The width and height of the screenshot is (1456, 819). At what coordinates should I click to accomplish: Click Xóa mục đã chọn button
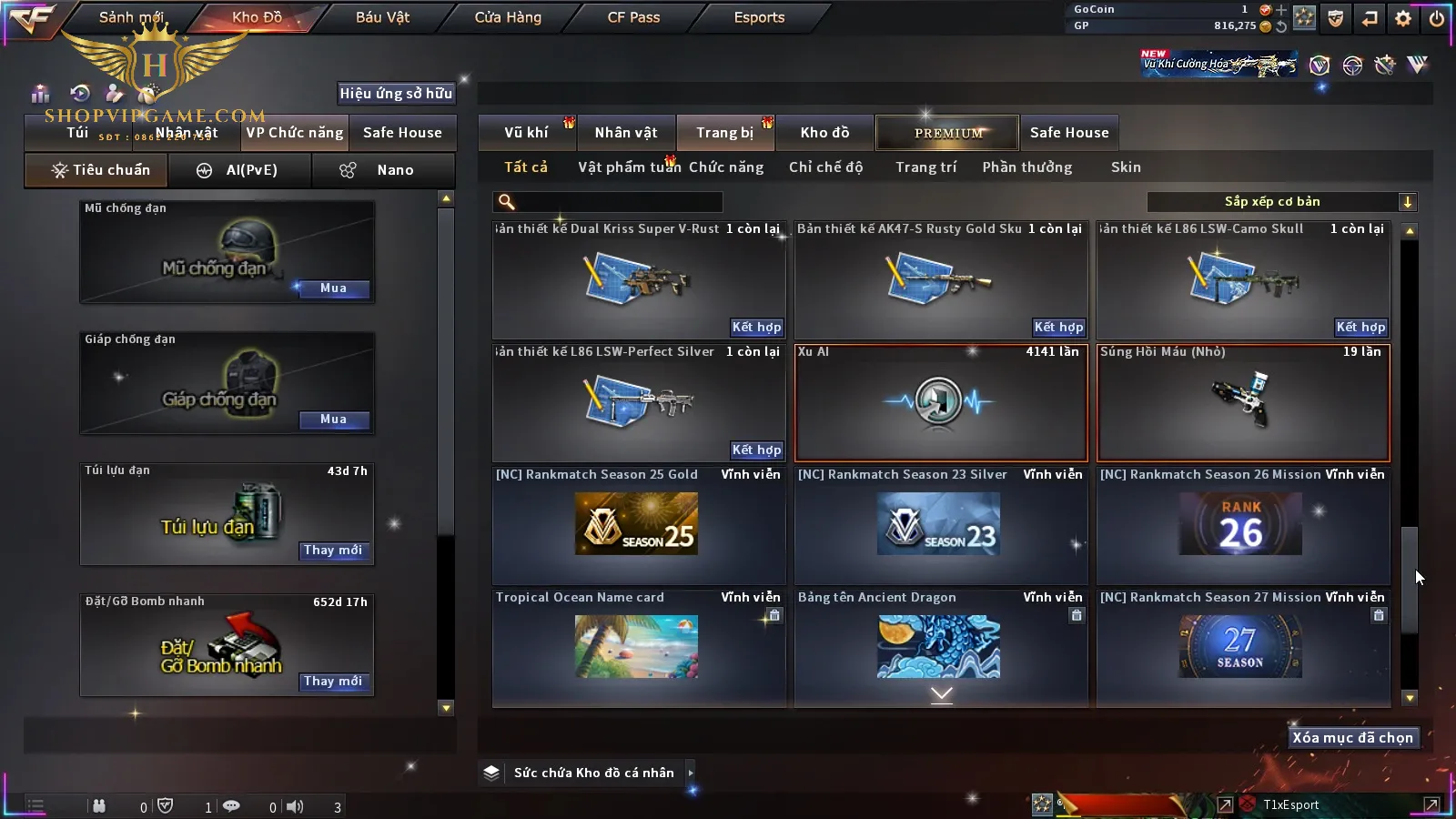pyautogui.click(x=1352, y=738)
